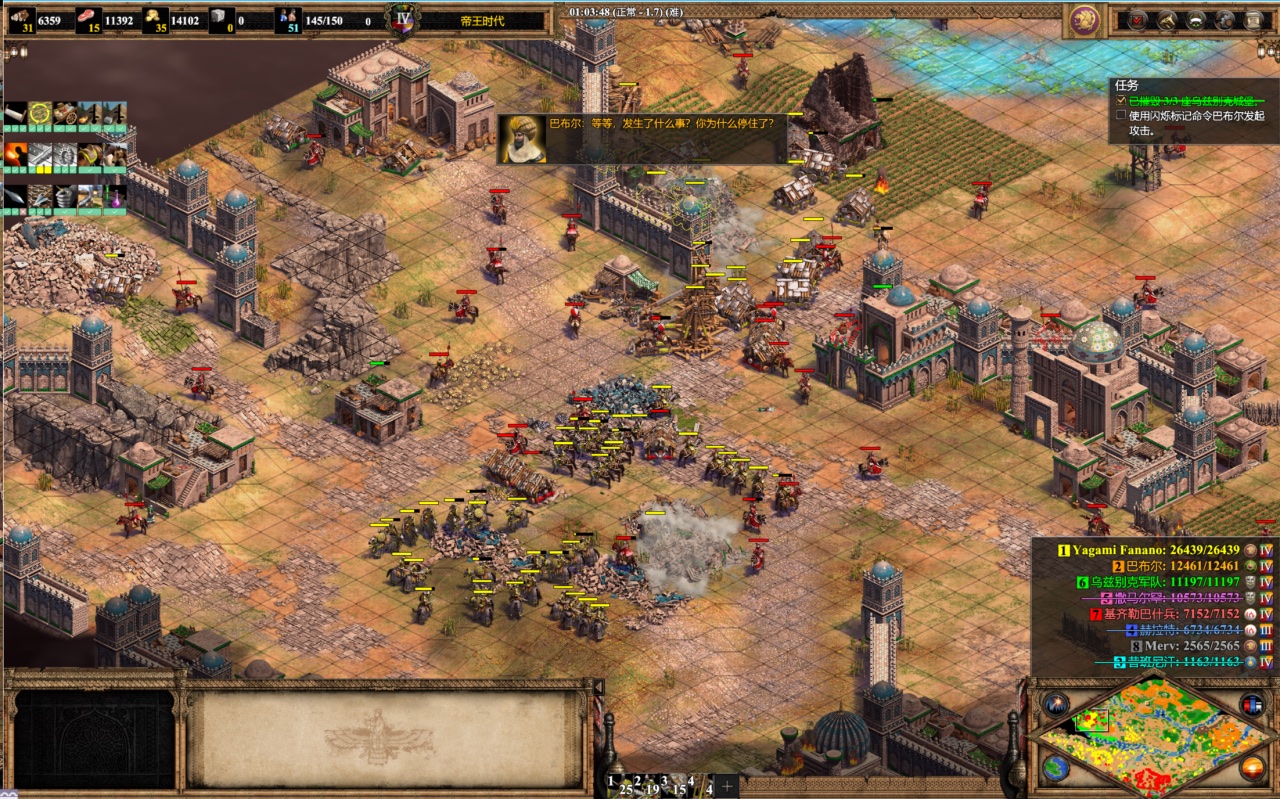
Task: Click the second objective's unchecked checkbox
Action: pyautogui.click(x=1121, y=115)
